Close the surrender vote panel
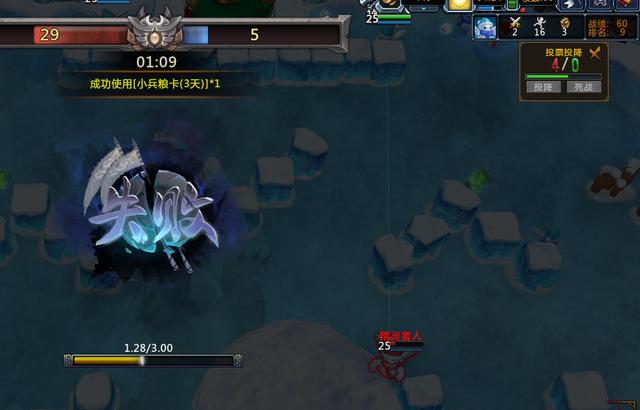640x410 pixels. point(596,53)
